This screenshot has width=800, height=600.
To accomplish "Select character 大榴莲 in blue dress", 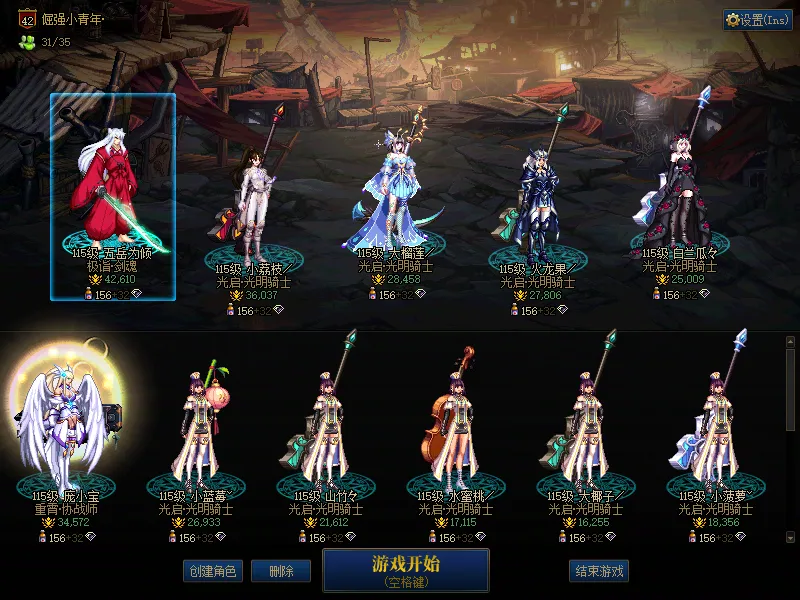I will tap(395, 195).
